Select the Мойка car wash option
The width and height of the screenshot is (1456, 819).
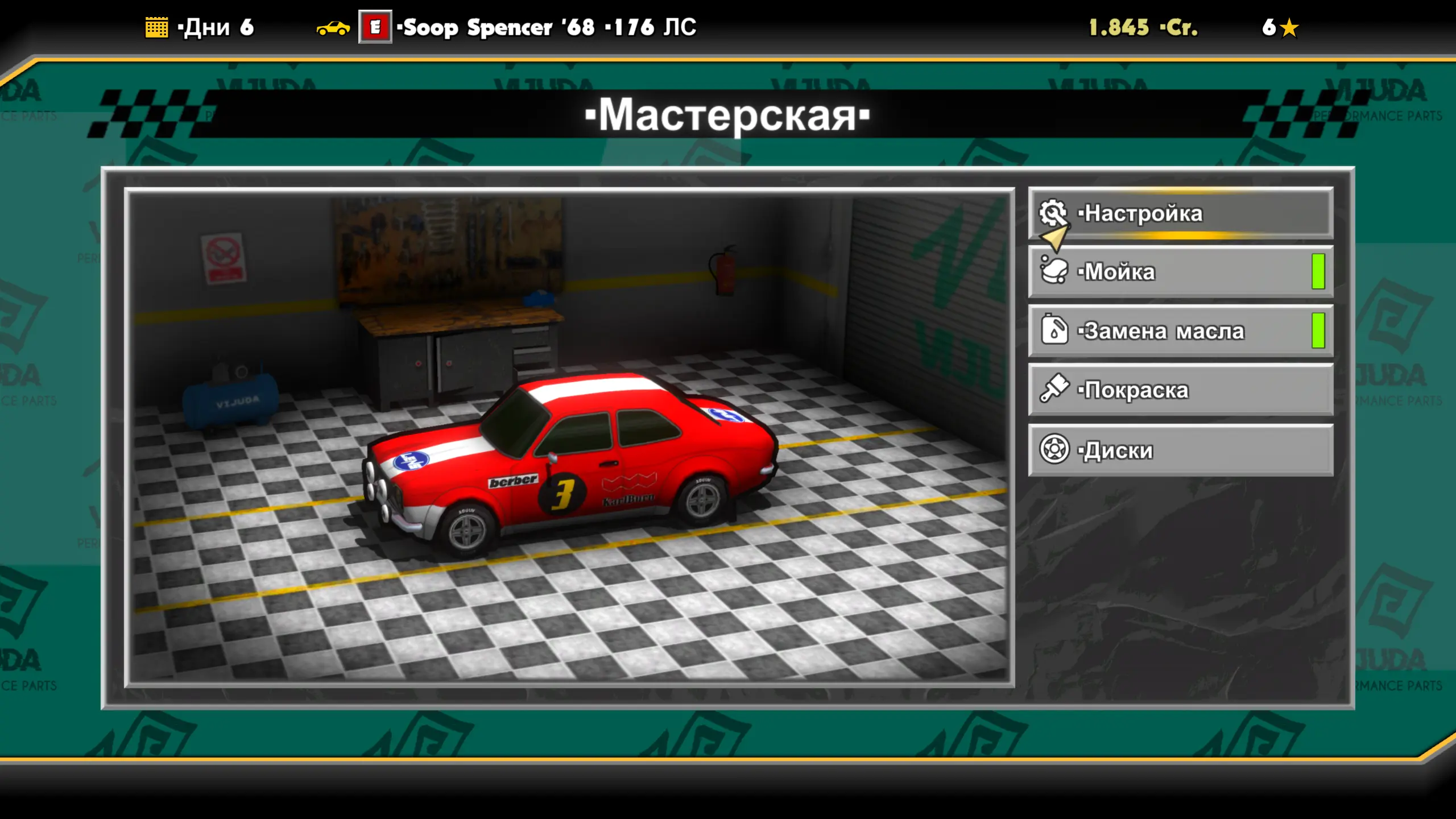1181,272
